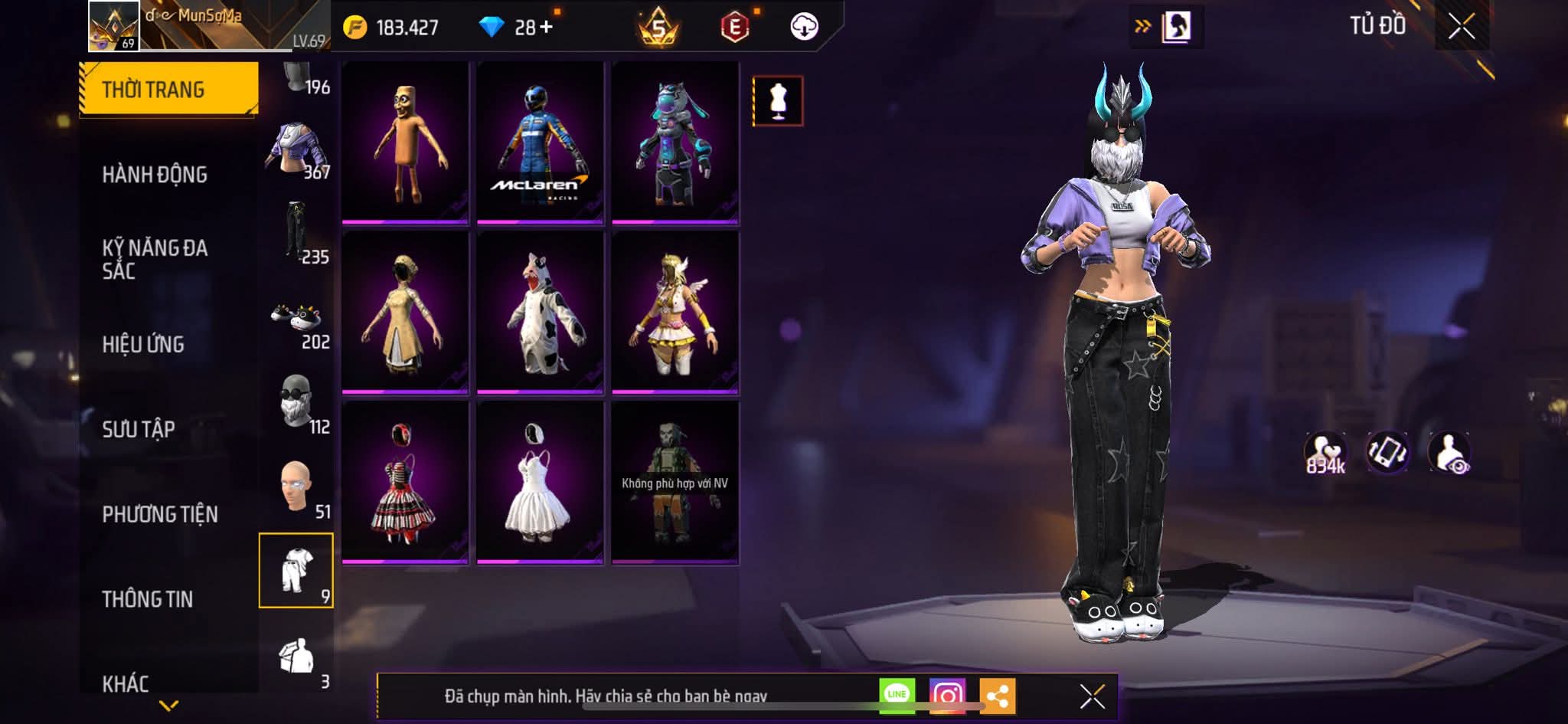Close the Tủ Đồ wardrobe screen
The height and width of the screenshot is (724, 1568).
[x=1462, y=27]
